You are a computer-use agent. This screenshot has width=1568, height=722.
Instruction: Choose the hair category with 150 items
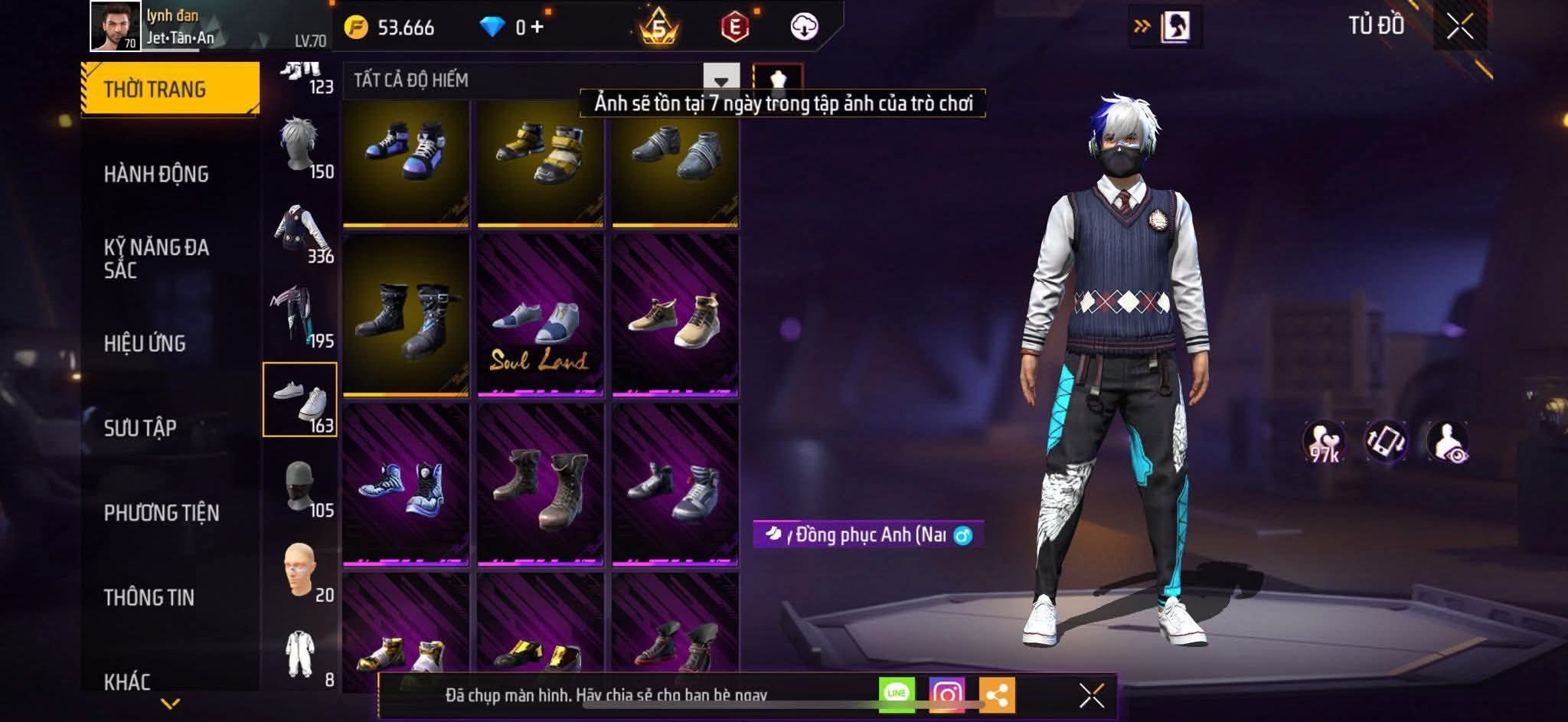pyautogui.click(x=301, y=147)
